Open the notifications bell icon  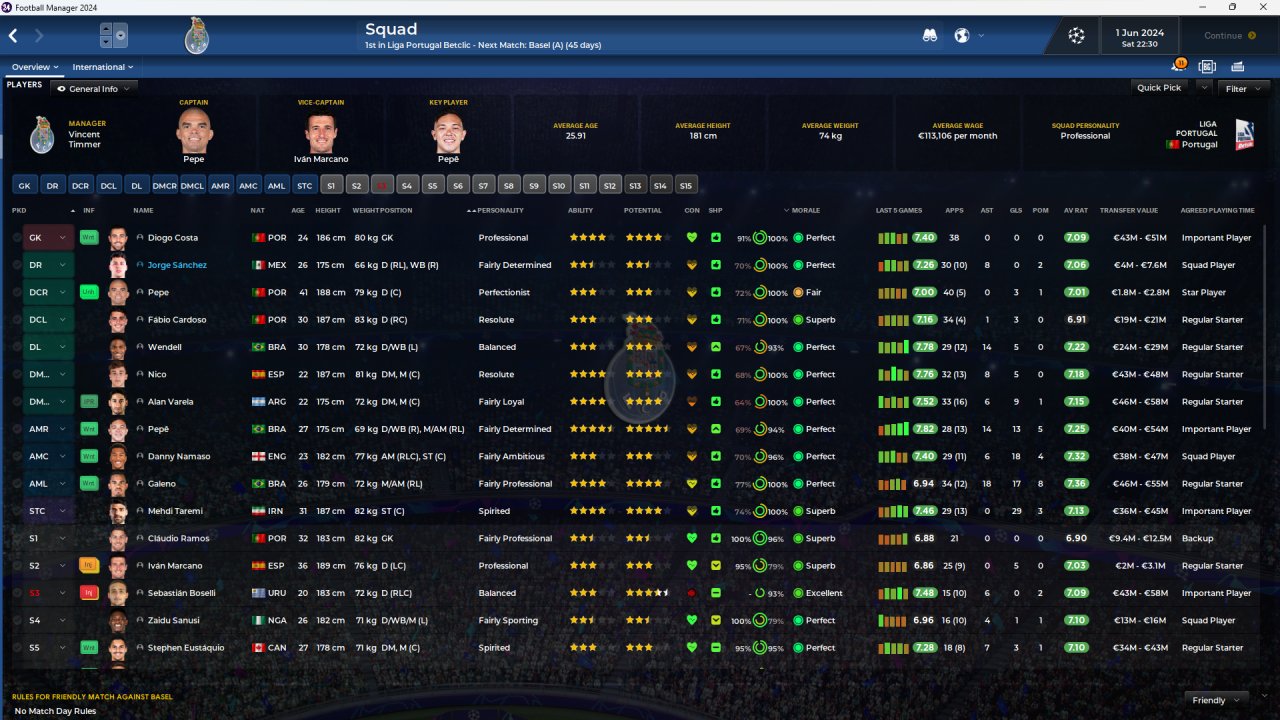pyautogui.click(x=1178, y=67)
